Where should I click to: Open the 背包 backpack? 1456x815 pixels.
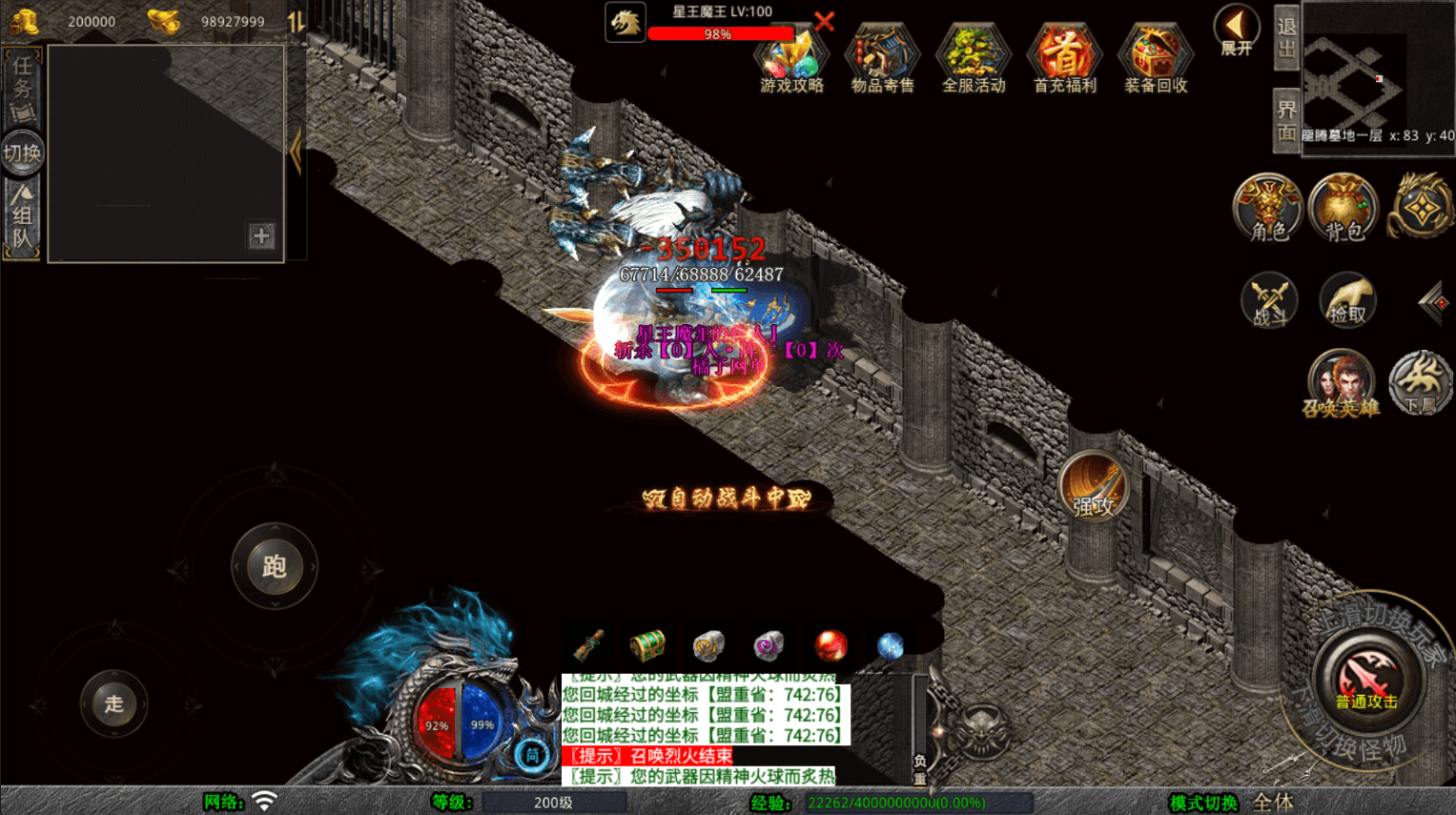[1343, 207]
